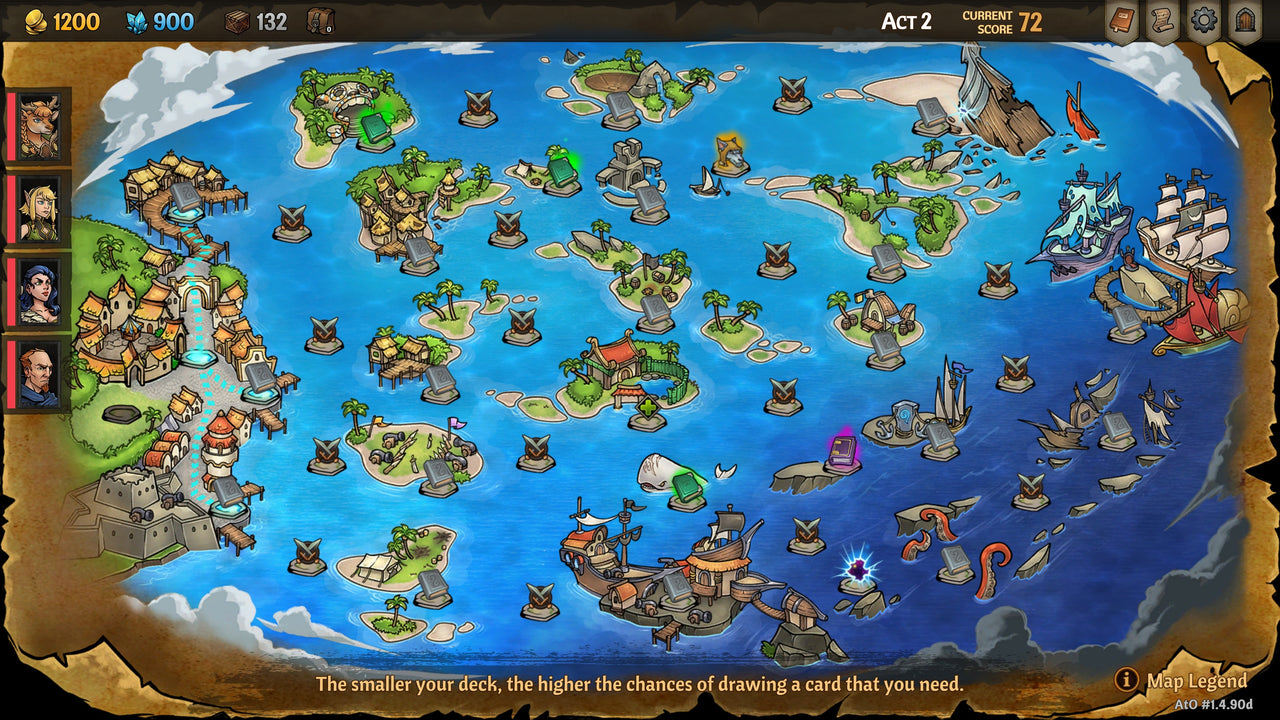Screen dimensions: 1280x720
Task: Open the backpack inventory
Action: (x=320, y=21)
